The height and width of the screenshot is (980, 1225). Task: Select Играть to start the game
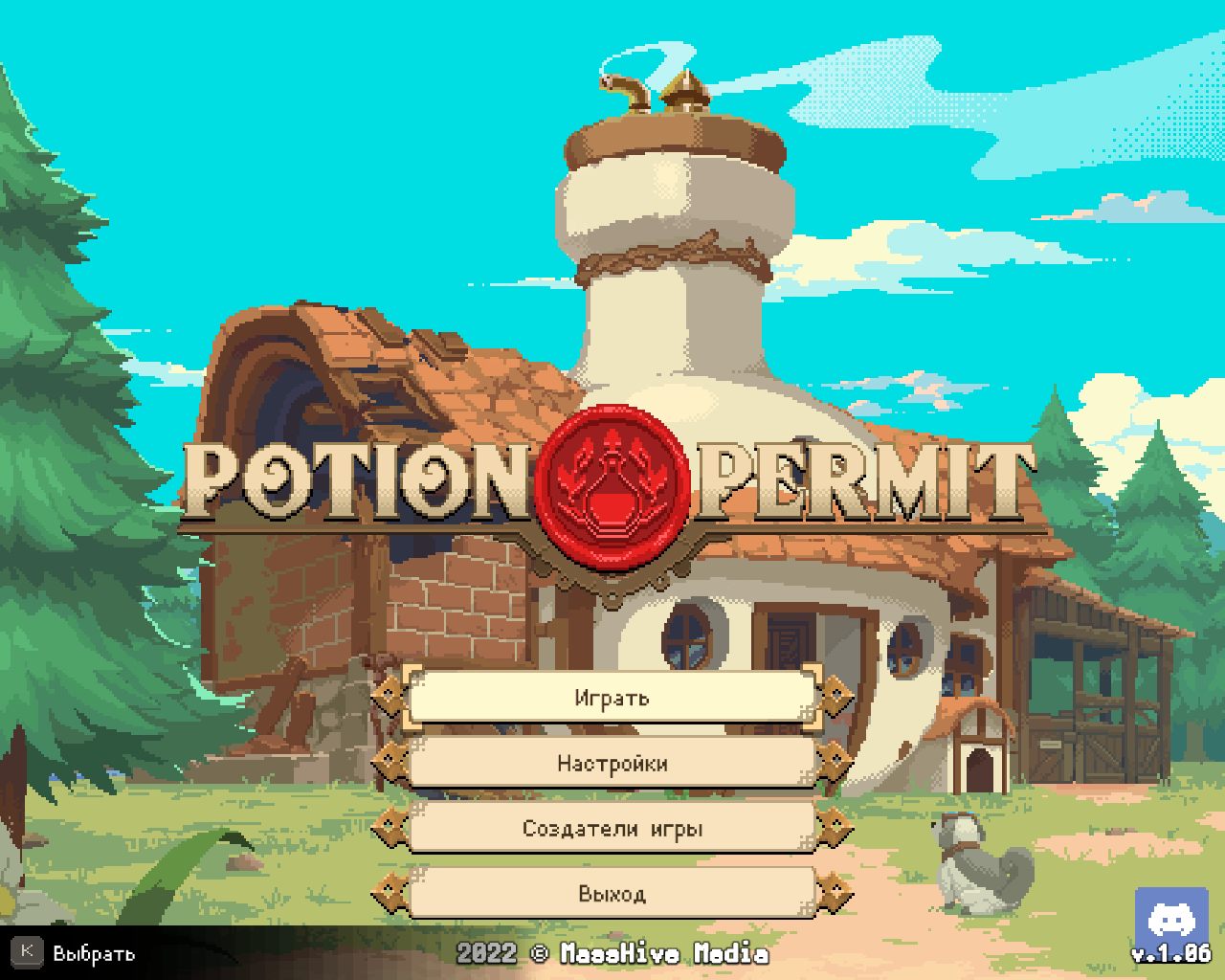click(x=612, y=699)
